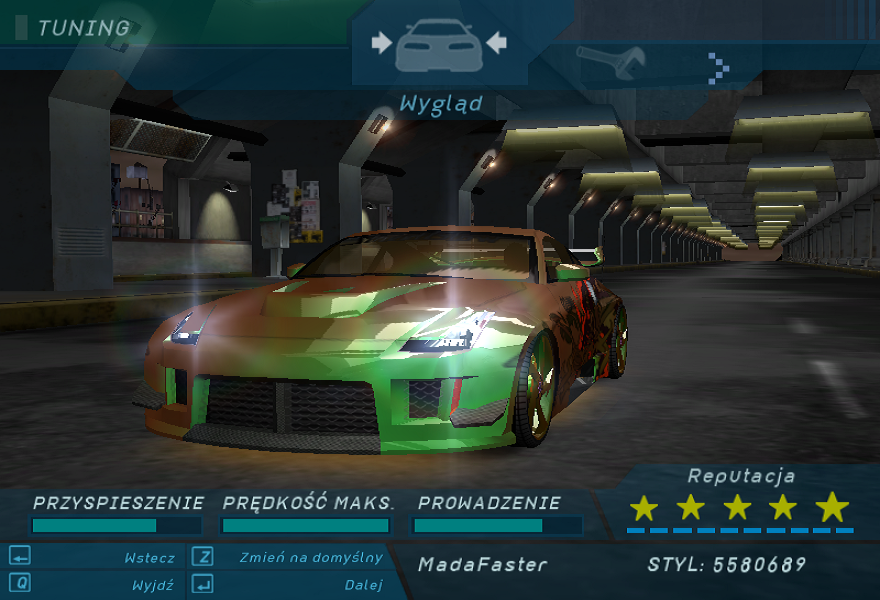
Task: Select the Wygląd car appearance category
Action: click(x=439, y=47)
